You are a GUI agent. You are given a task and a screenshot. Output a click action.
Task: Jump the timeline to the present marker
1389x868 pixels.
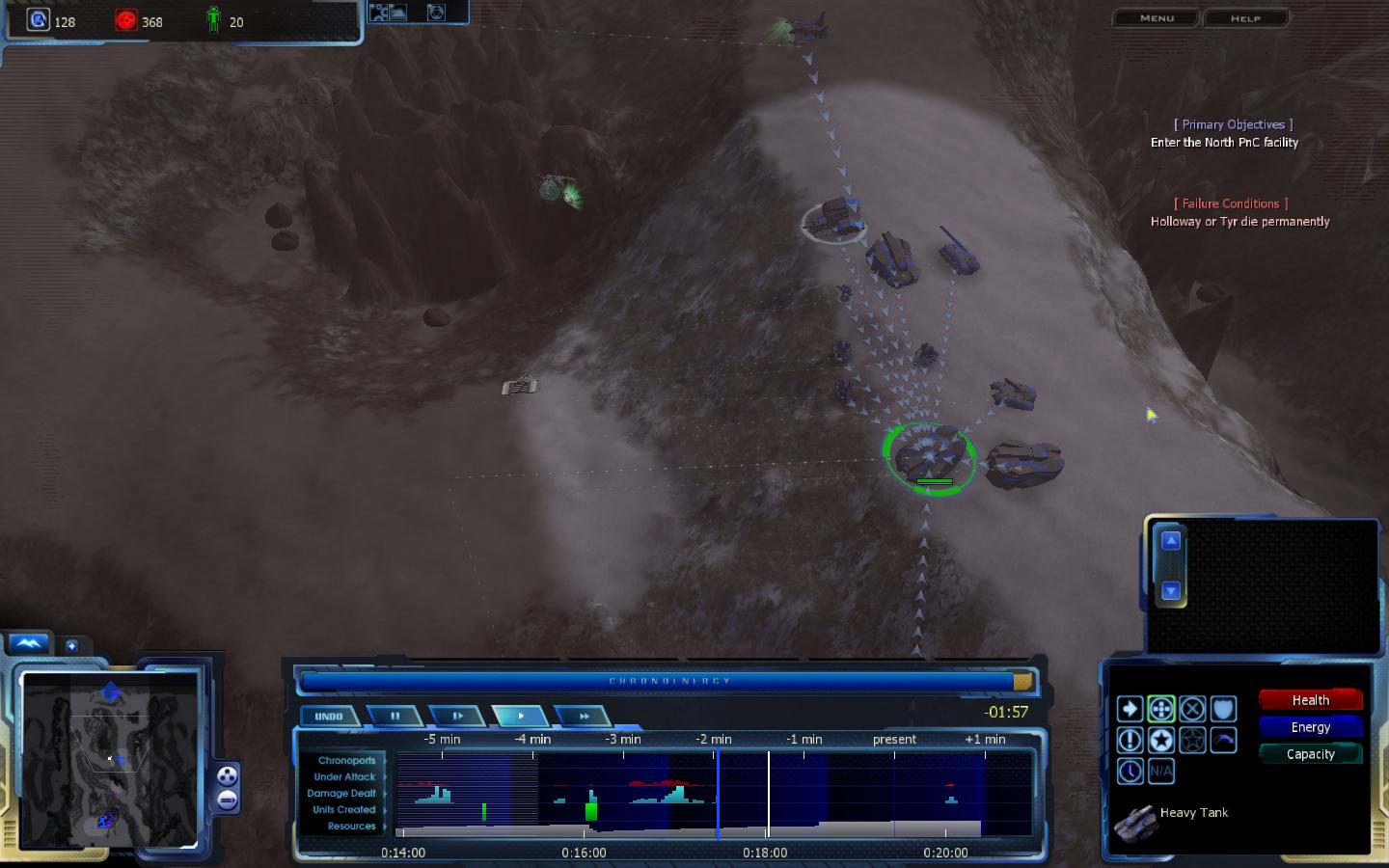pos(894,740)
